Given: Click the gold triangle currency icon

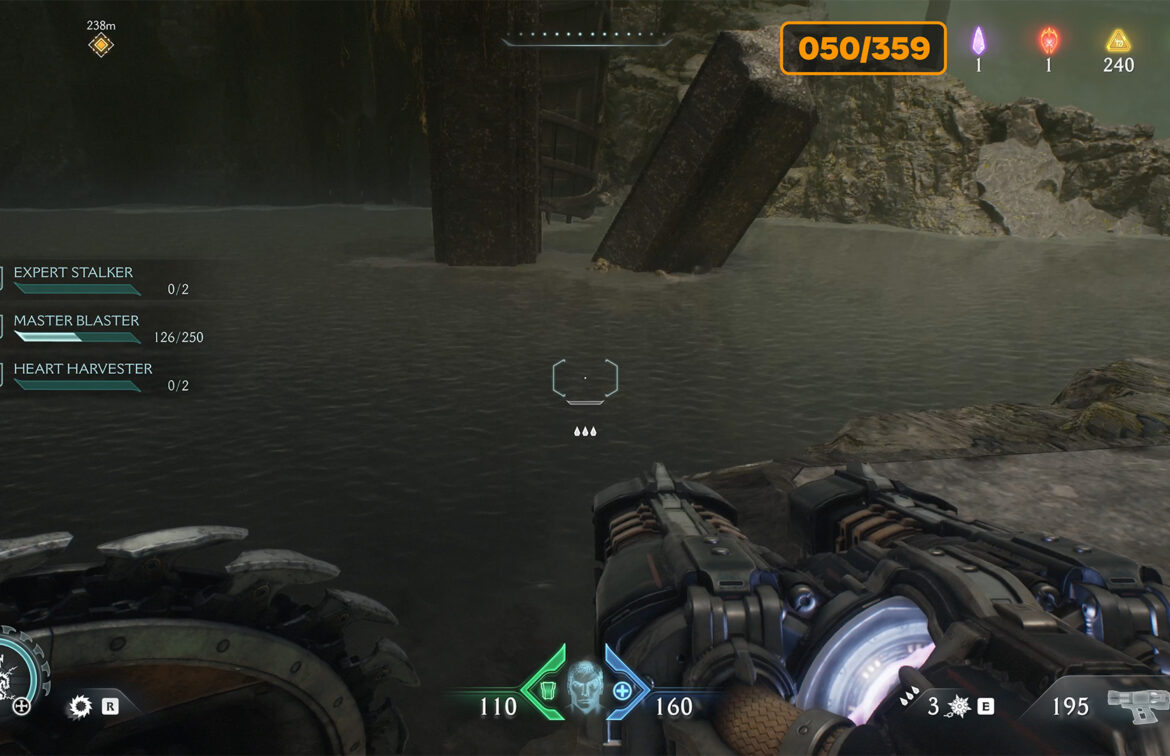Looking at the screenshot, I should tap(1117, 41).
